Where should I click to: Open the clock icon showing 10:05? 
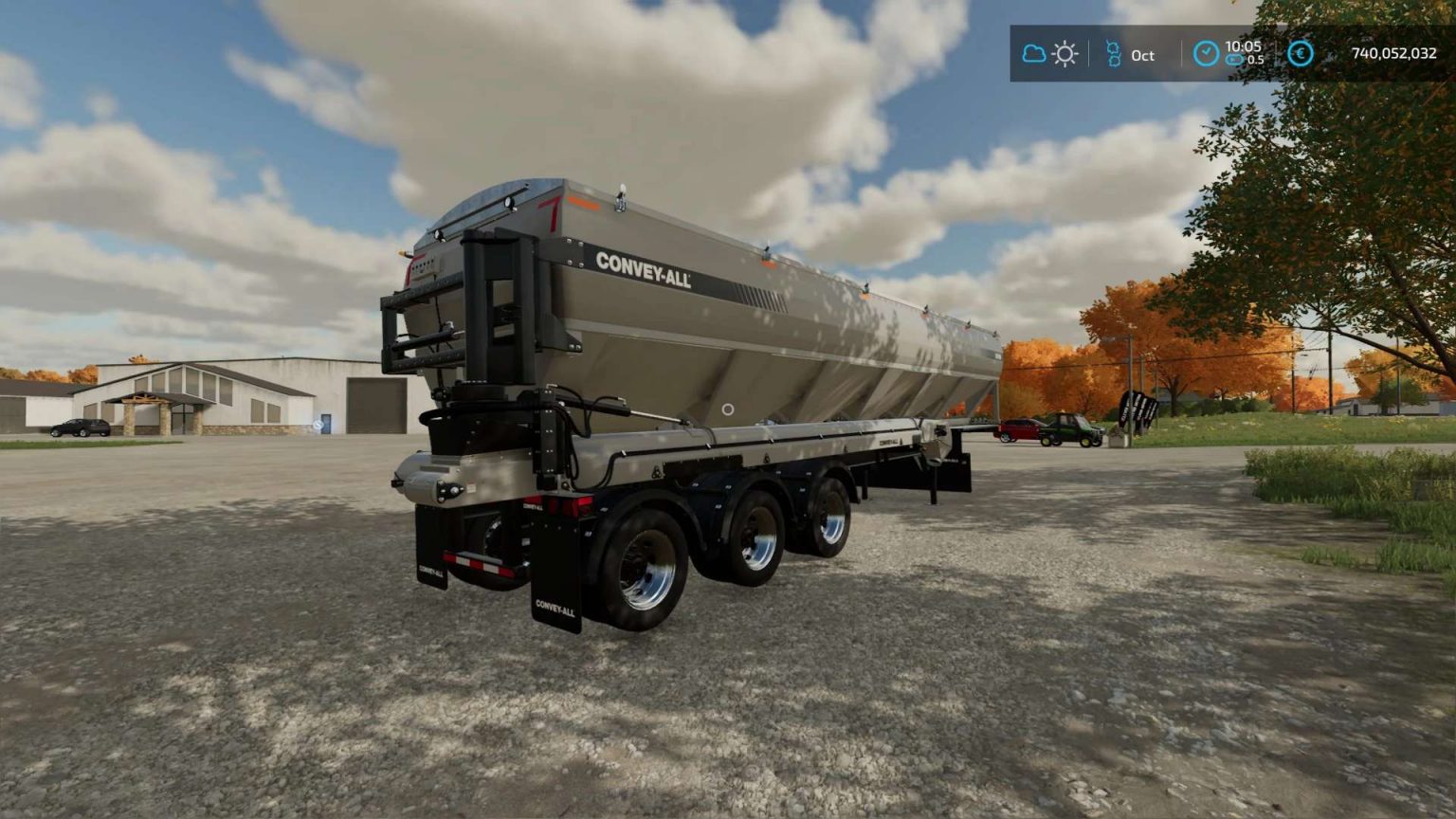(1207, 53)
